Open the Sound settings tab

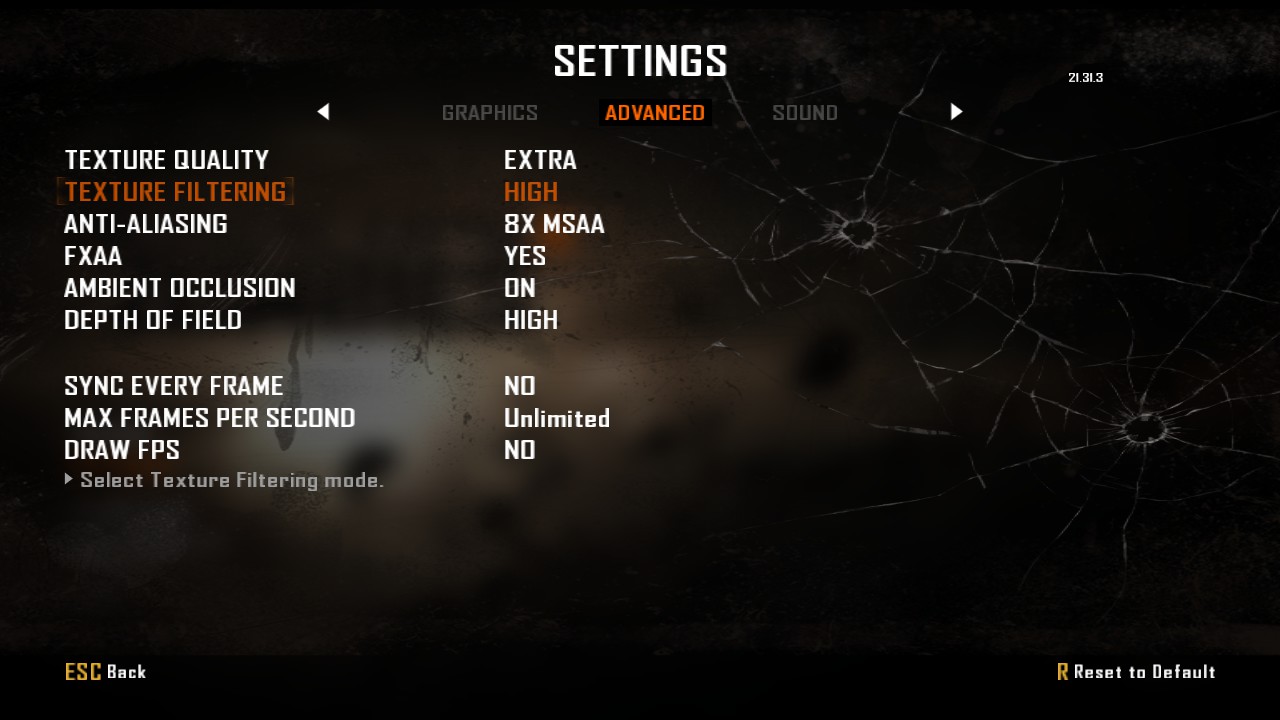[x=805, y=113]
